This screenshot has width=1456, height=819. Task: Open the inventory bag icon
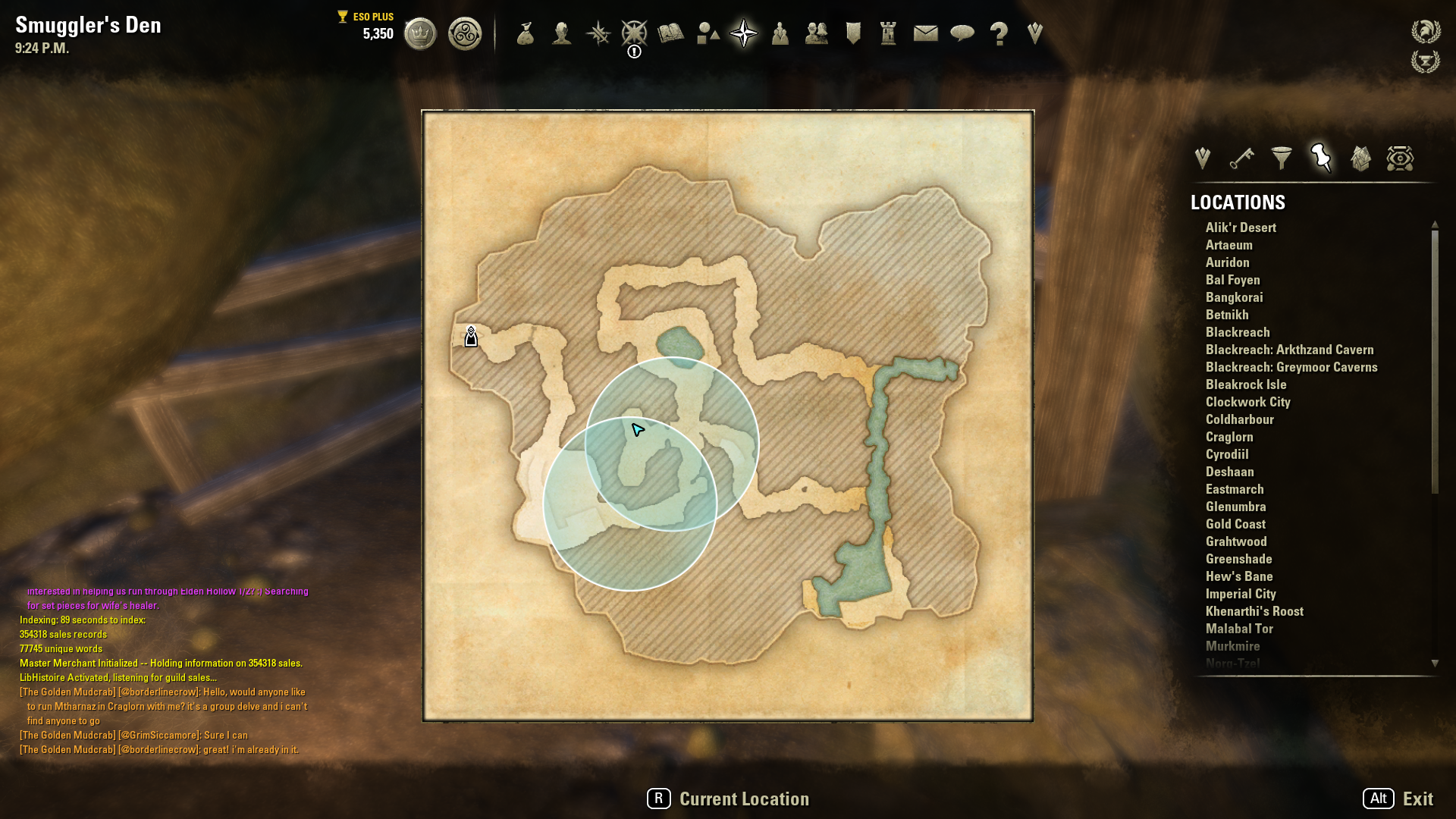pos(526,34)
